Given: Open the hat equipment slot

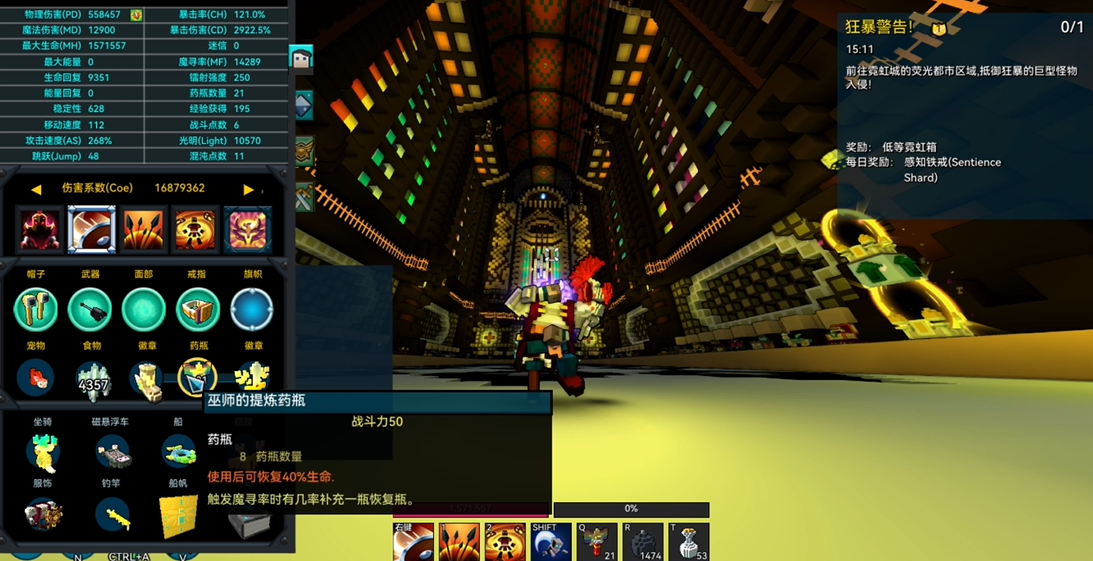Looking at the screenshot, I should [x=36, y=309].
